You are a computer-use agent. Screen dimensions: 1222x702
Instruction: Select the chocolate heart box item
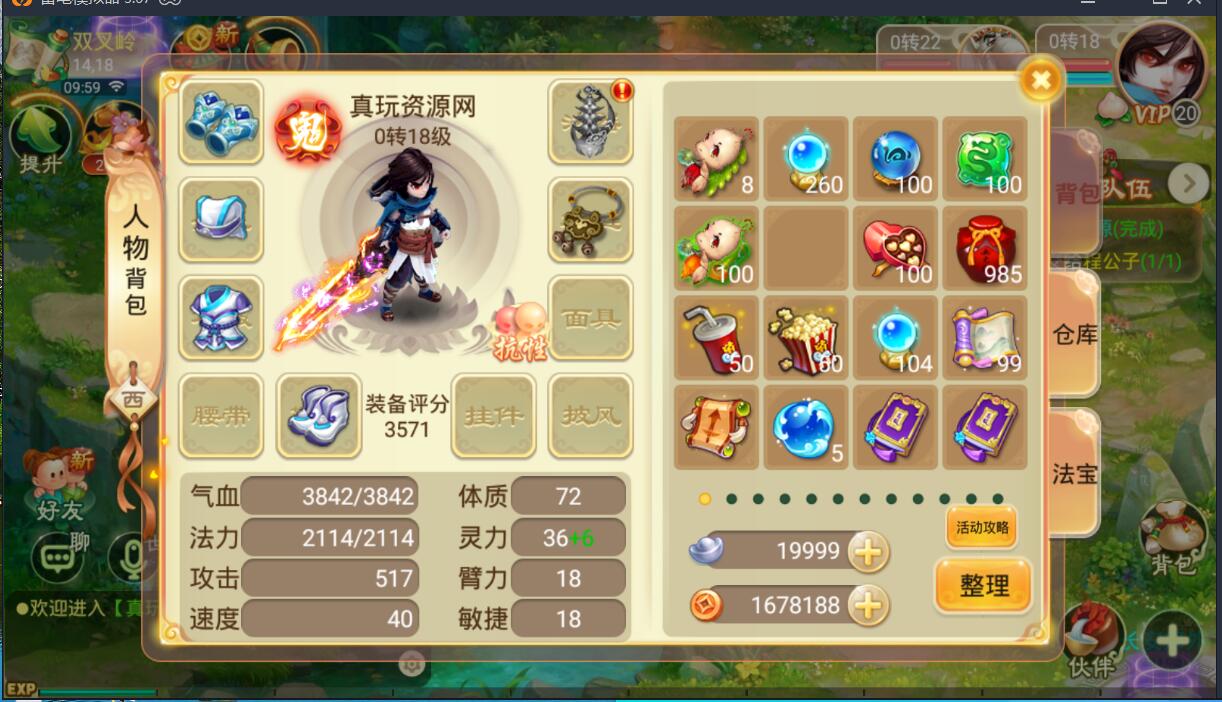click(895, 247)
